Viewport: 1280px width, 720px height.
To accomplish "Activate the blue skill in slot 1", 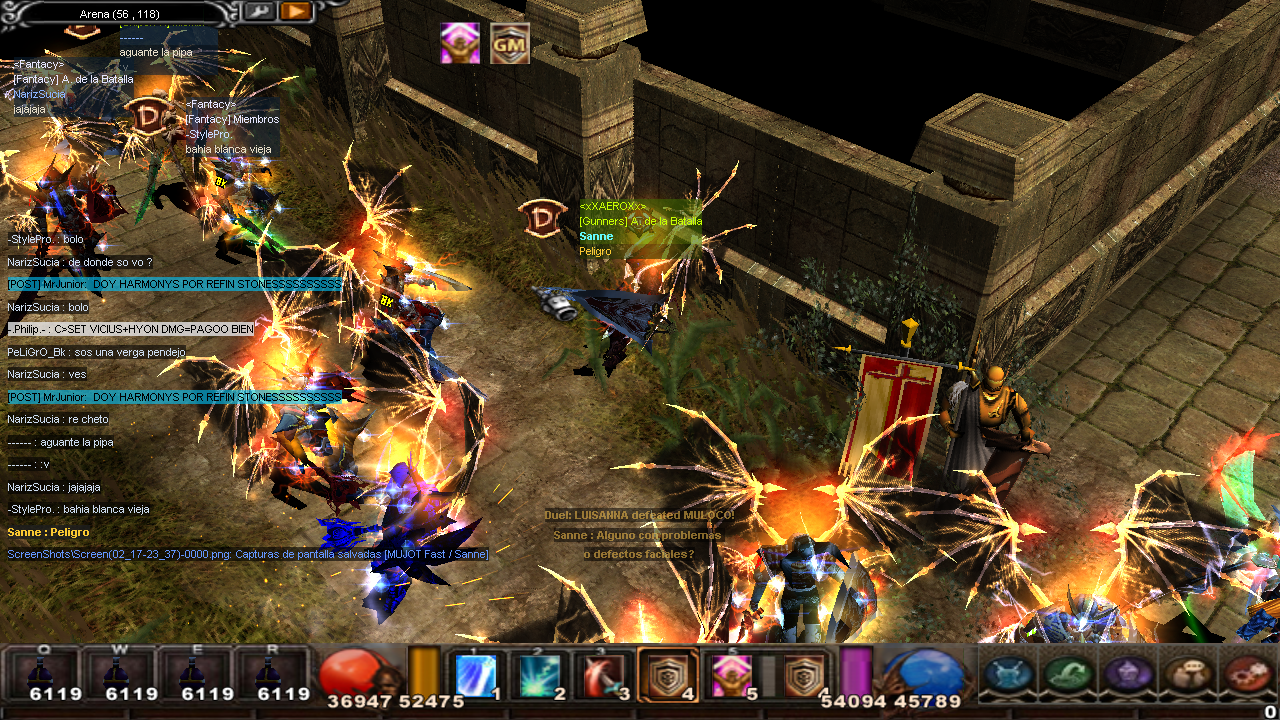I will tap(476, 676).
